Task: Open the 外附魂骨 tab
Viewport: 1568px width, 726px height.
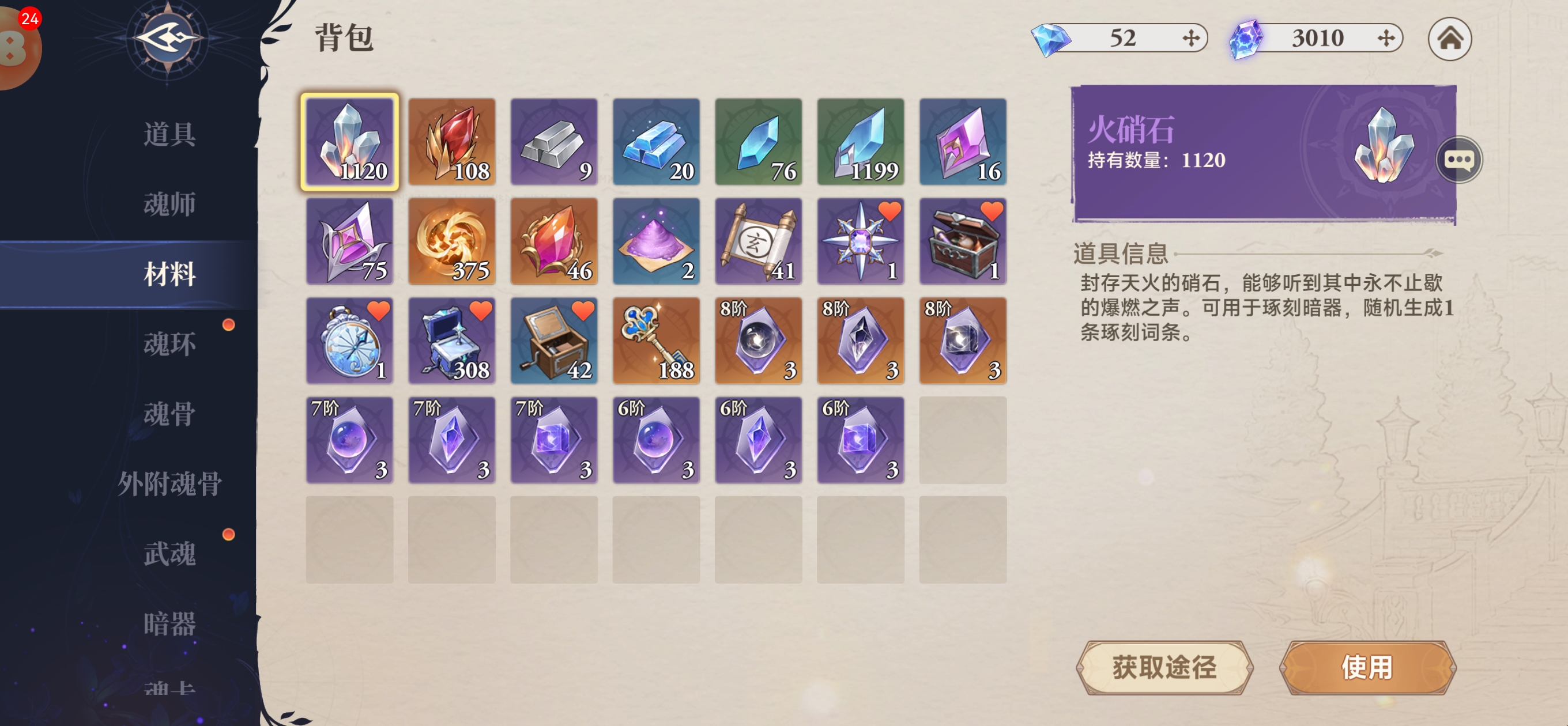Action: coord(168,484)
